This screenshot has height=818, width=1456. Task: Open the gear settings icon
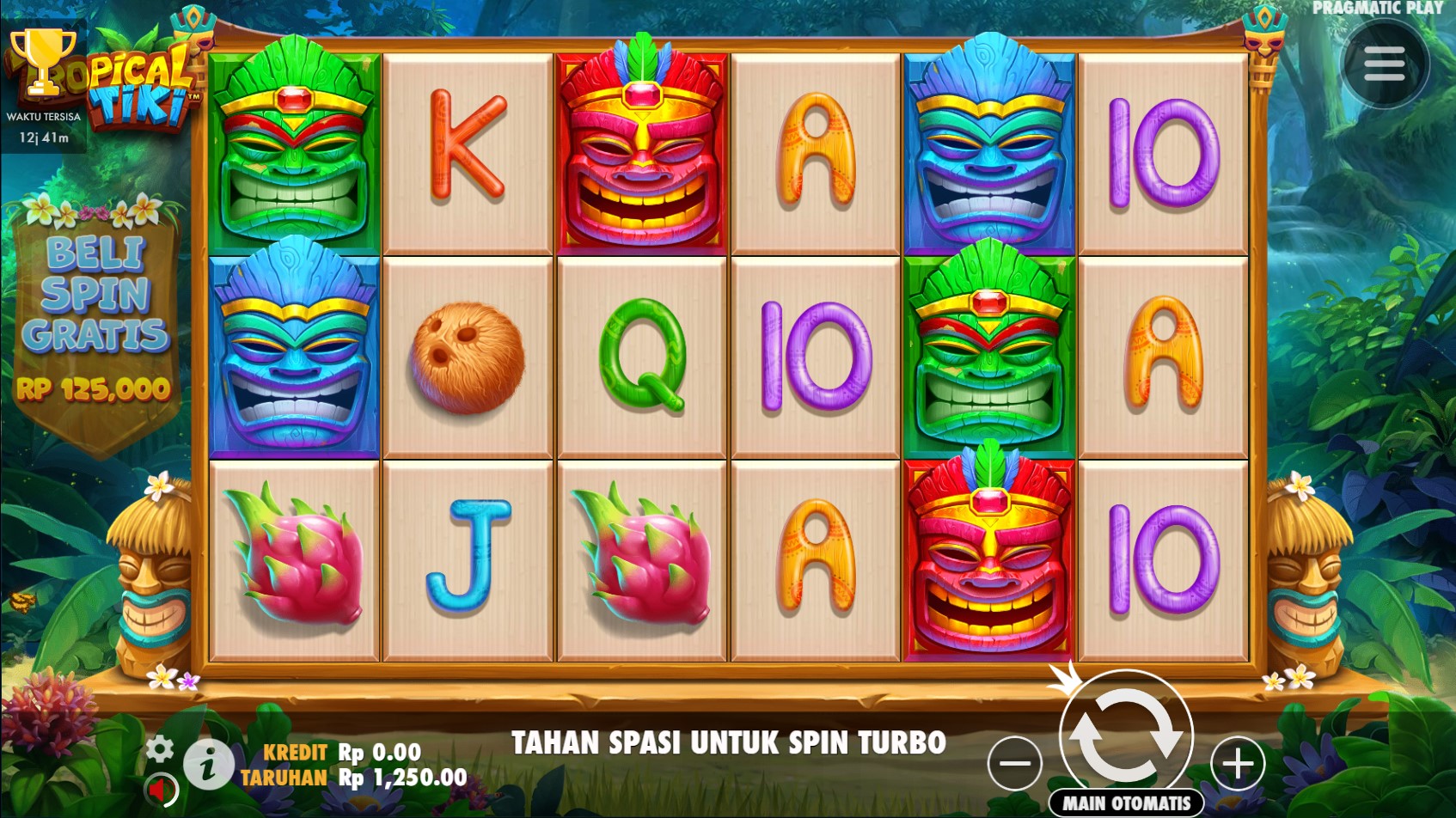click(160, 748)
